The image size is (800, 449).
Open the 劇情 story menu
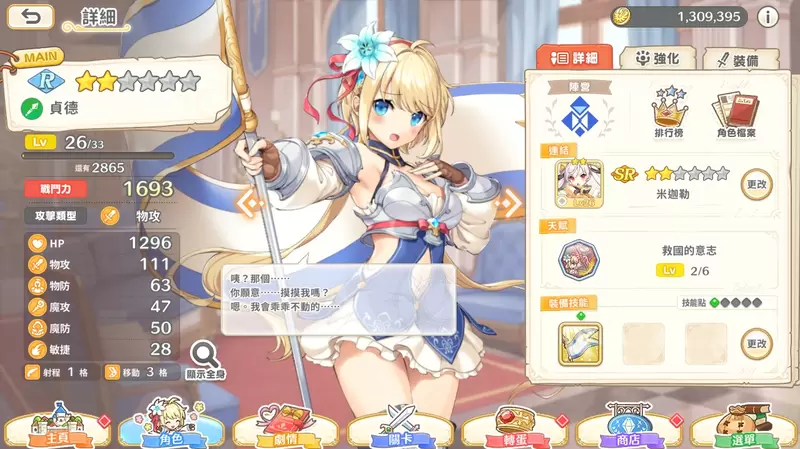[x=285, y=427]
